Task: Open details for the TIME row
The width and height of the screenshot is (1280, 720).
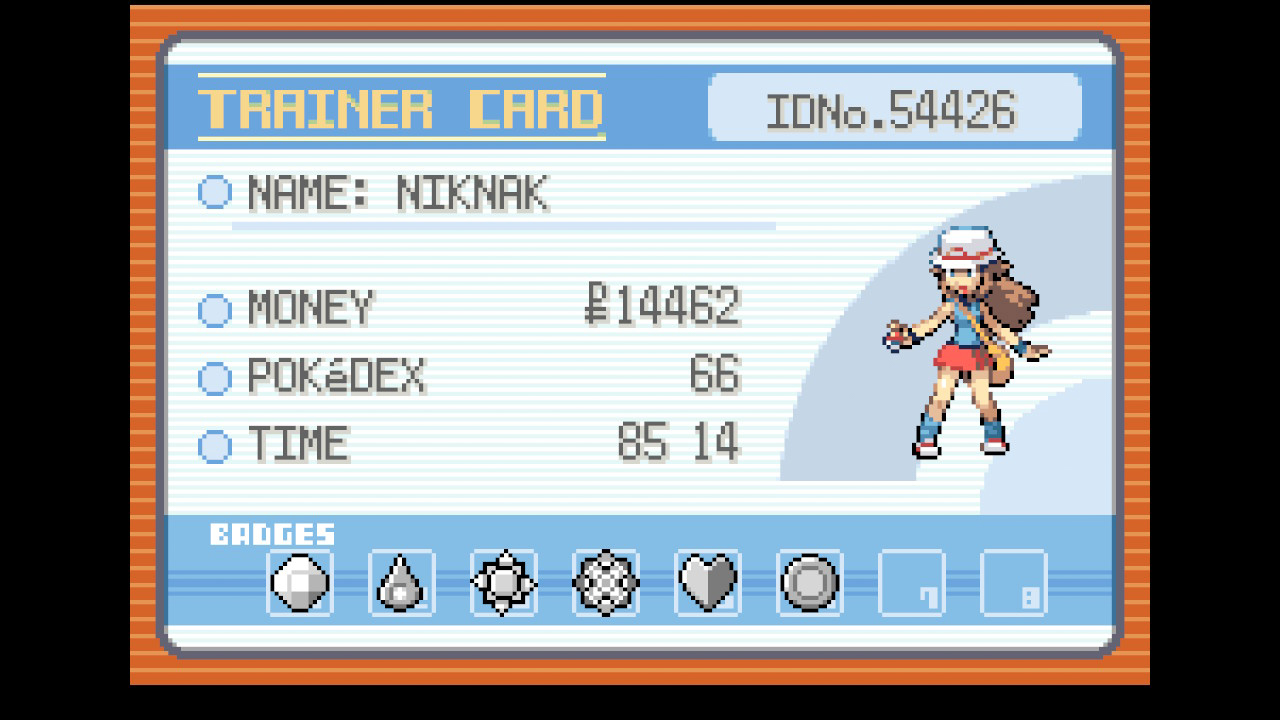Action: (x=299, y=444)
